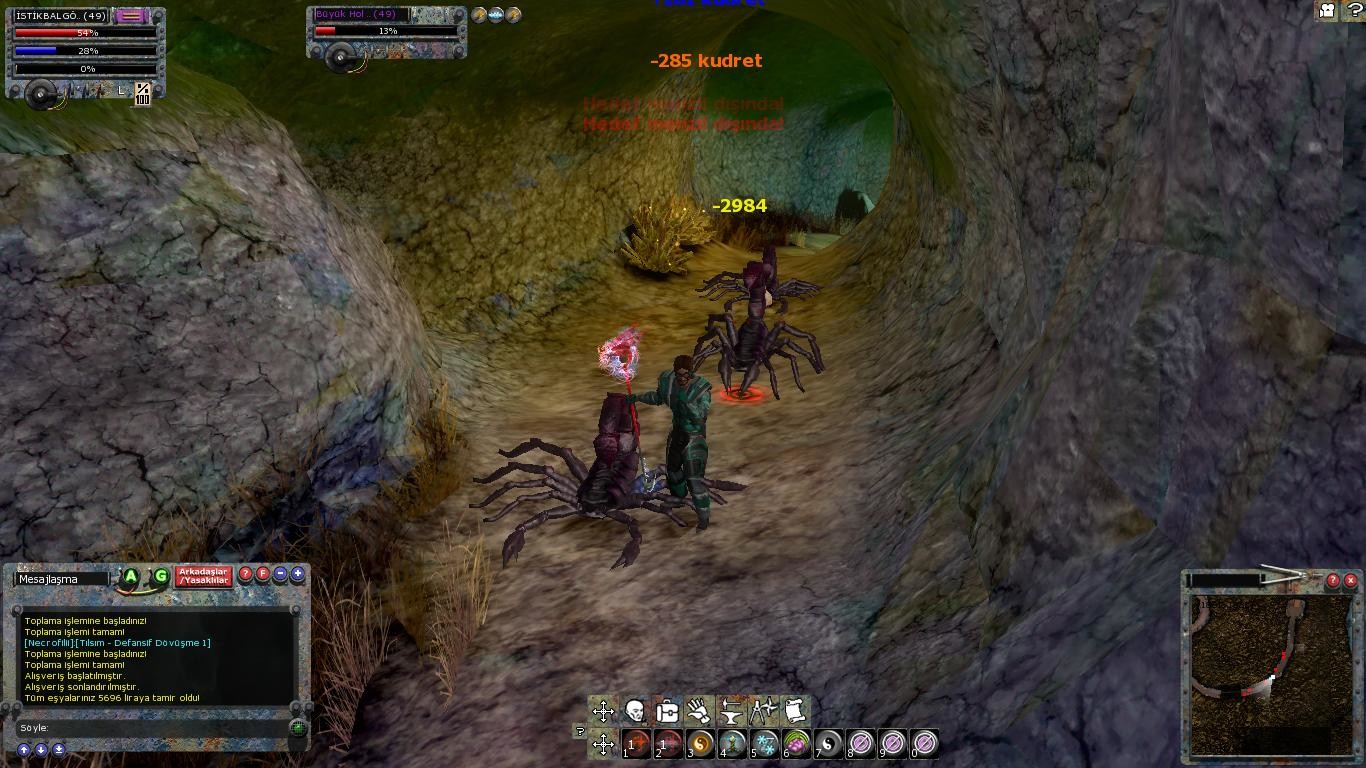Activate the orange yin-yang skill in slot 3

tap(701, 743)
